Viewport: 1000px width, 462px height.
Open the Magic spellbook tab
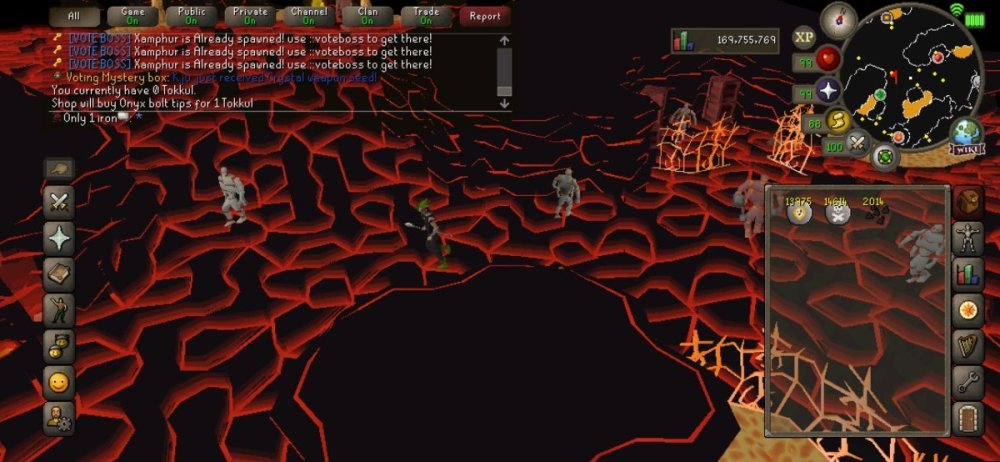(x=59, y=274)
